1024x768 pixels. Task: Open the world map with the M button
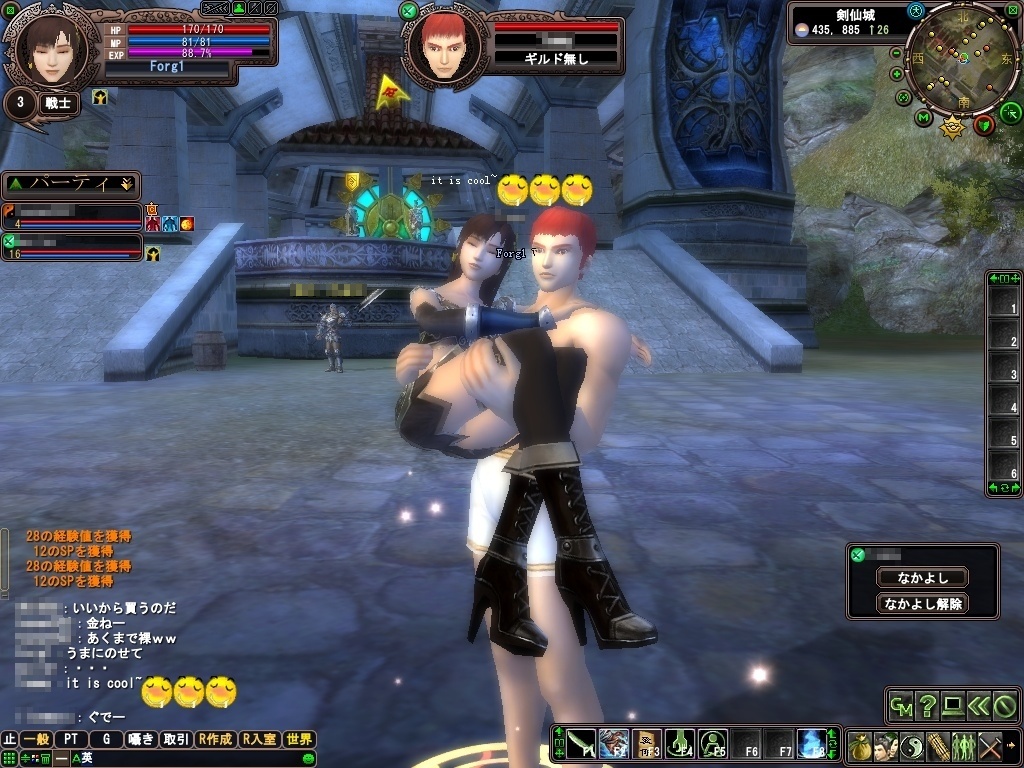point(923,119)
